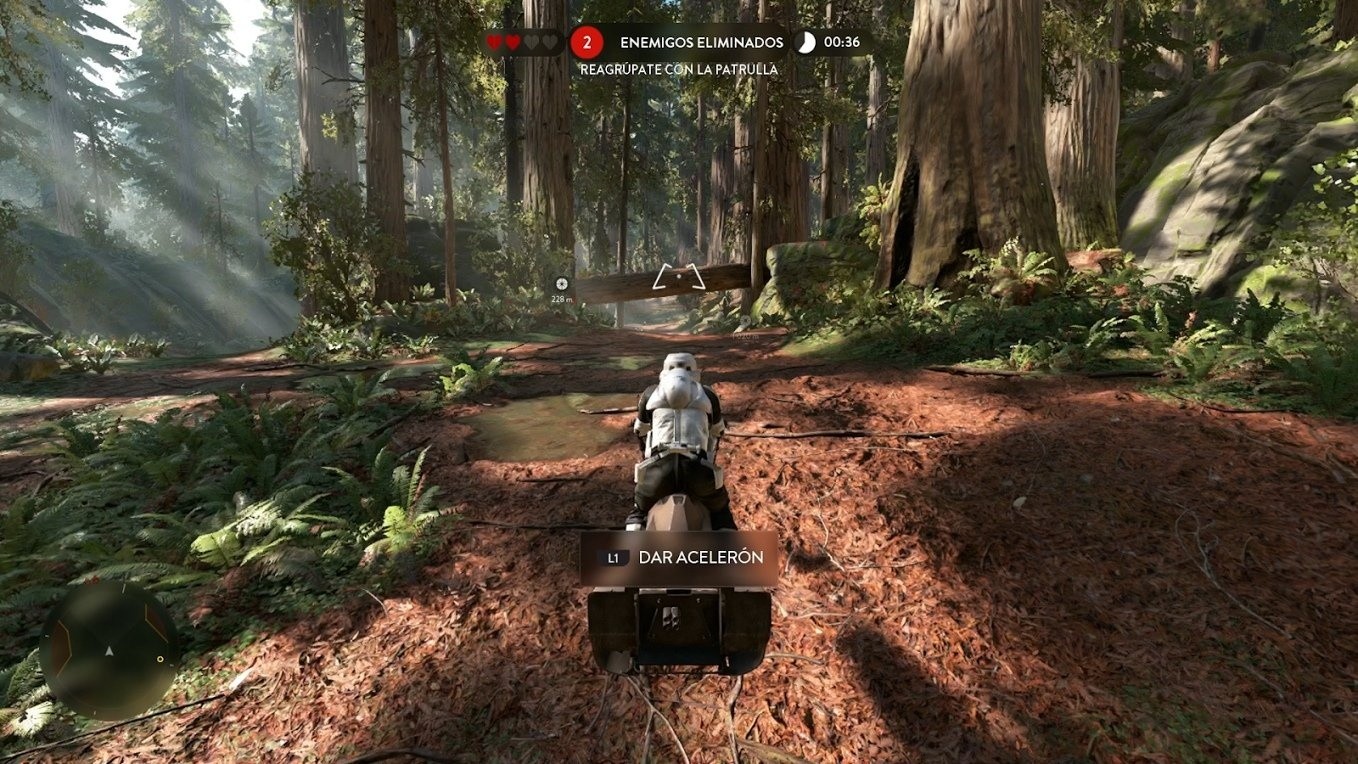Click the 00:36 countdown timer
The width and height of the screenshot is (1358, 764).
pos(841,41)
